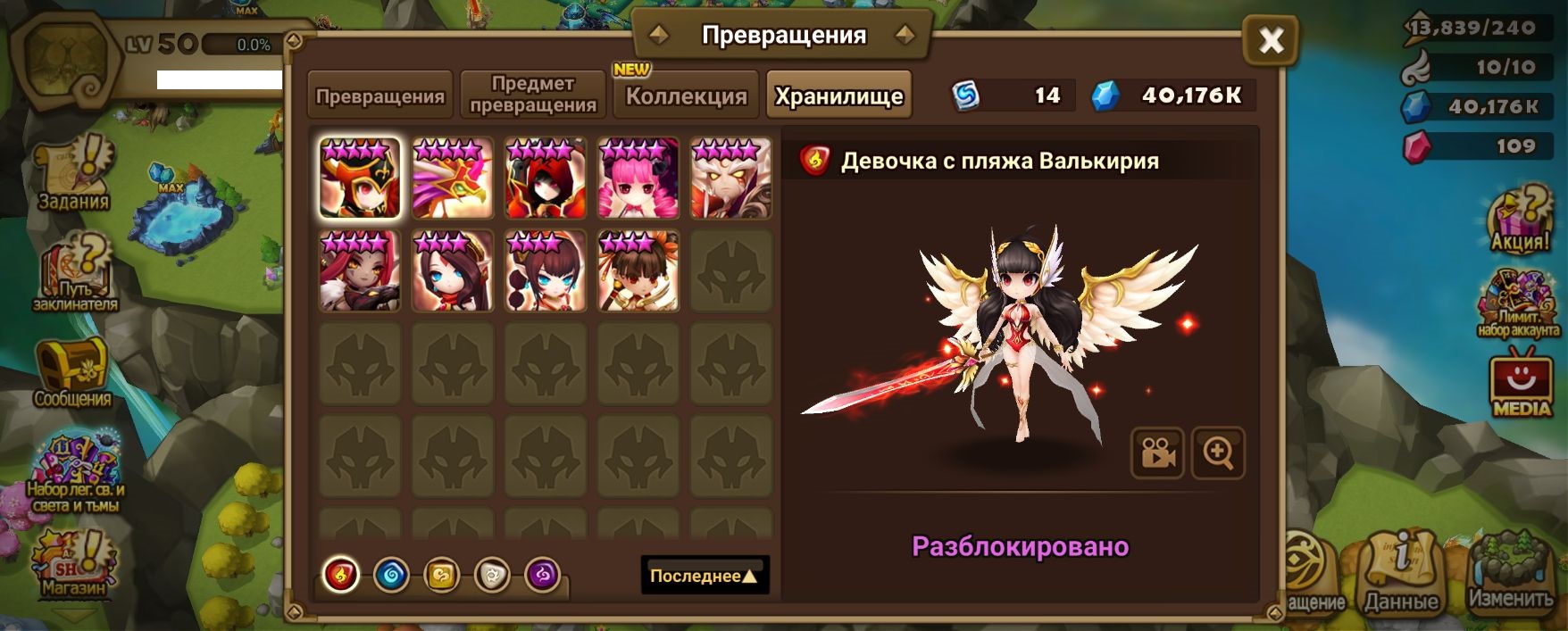The height and width of the screenshot is (631, 1568).
Task: Open the Акция promotion icon
Action: pos(1520,220)
